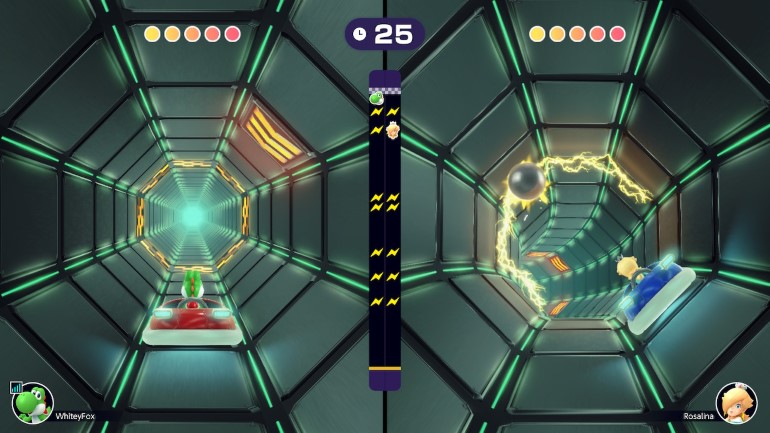Select WhiteyFox's Yoshi player portrait
Viewport: 770px width, 433px height.
(33, 403)
